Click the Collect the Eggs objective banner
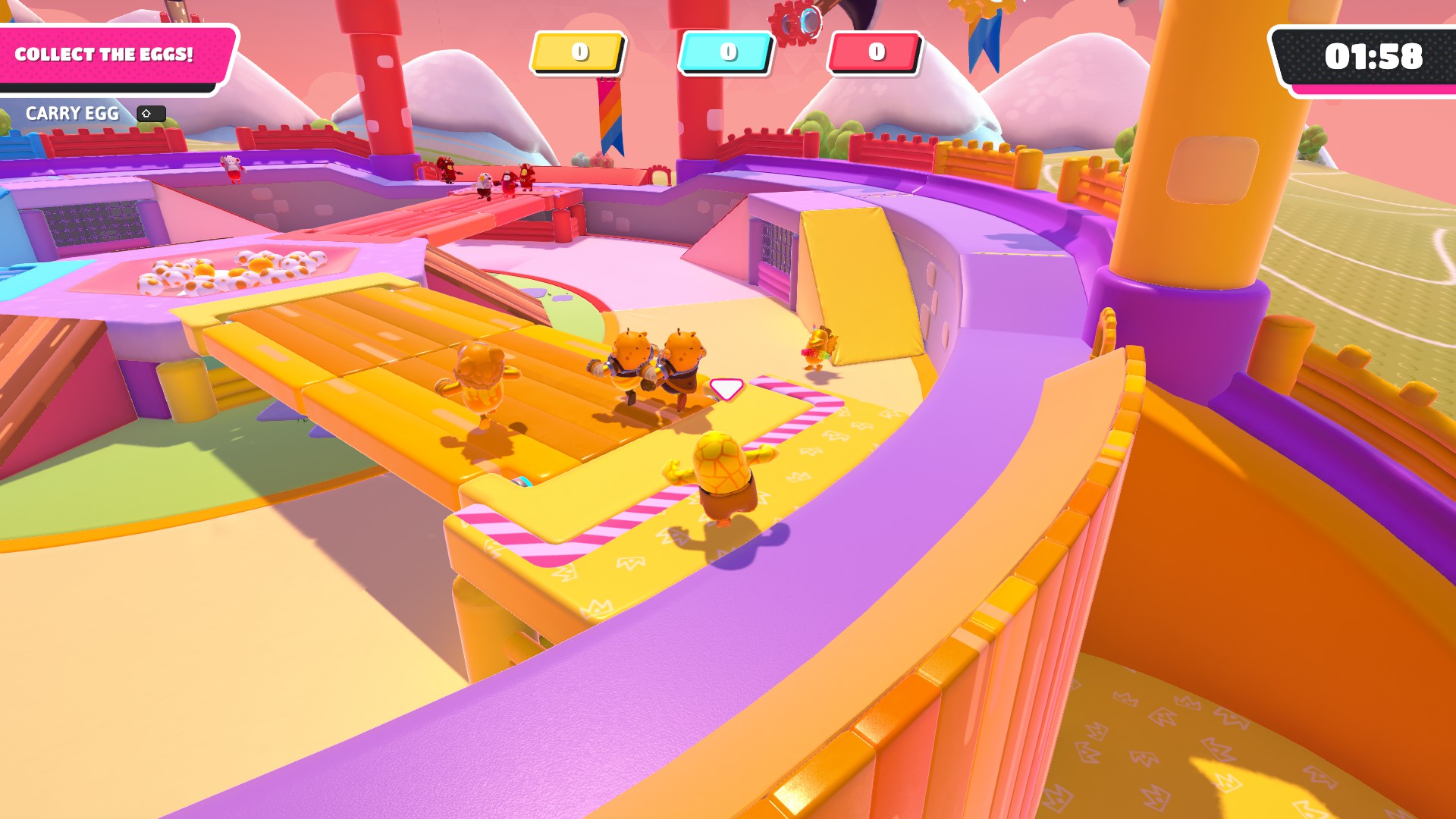 pyautogui.click(x=106, y=55)
